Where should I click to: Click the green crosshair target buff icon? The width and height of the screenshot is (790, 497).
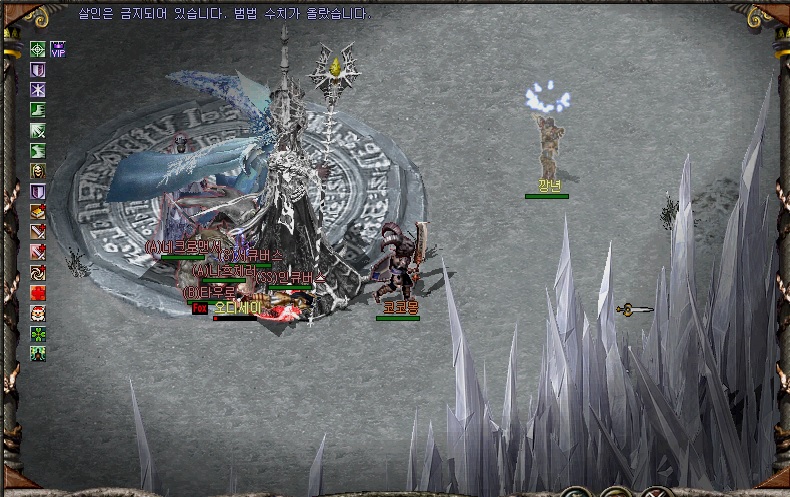(38, 48)
